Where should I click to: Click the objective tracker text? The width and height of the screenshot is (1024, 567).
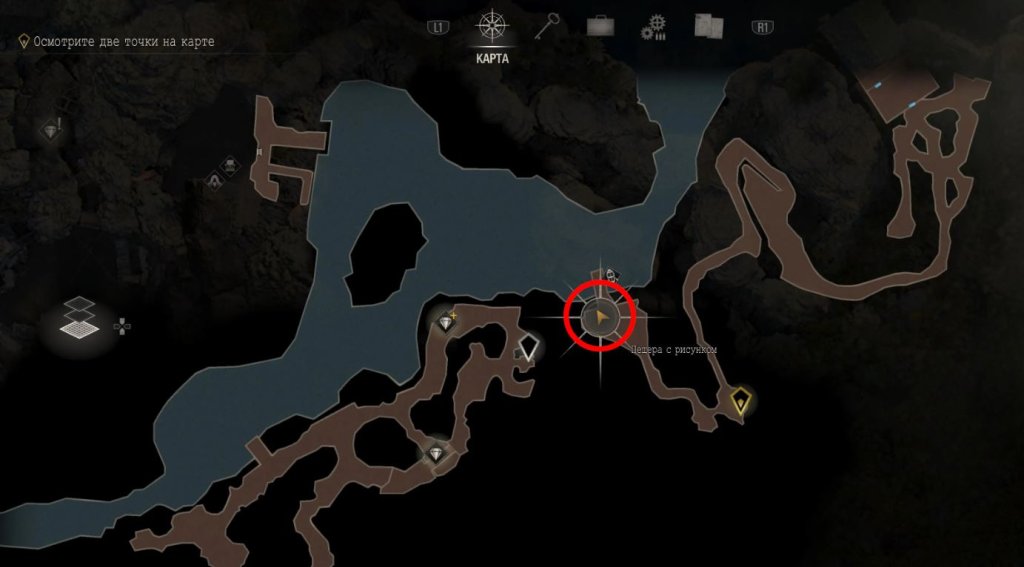point(123,42)
